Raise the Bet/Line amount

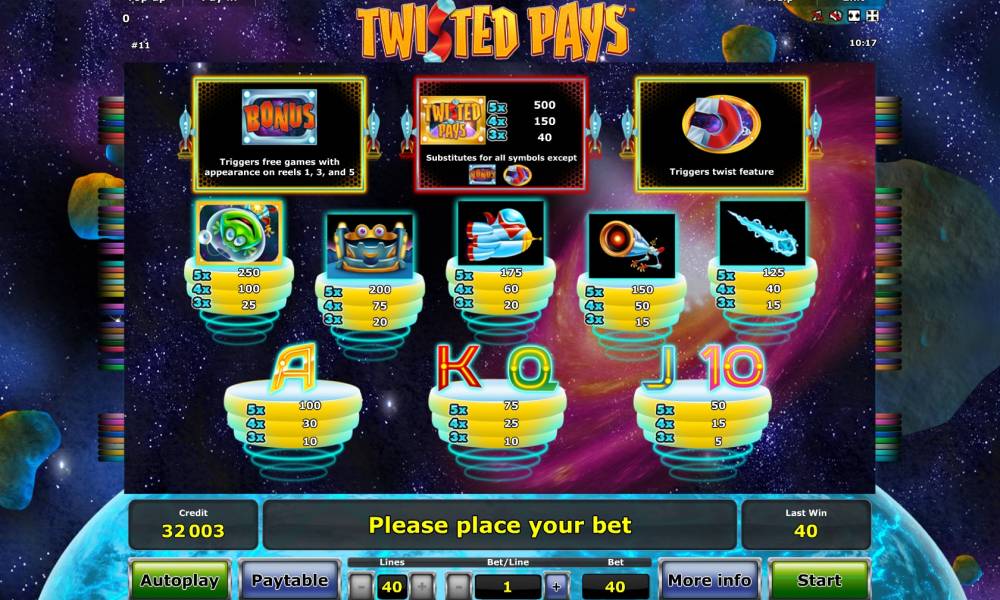coord(556,586)
